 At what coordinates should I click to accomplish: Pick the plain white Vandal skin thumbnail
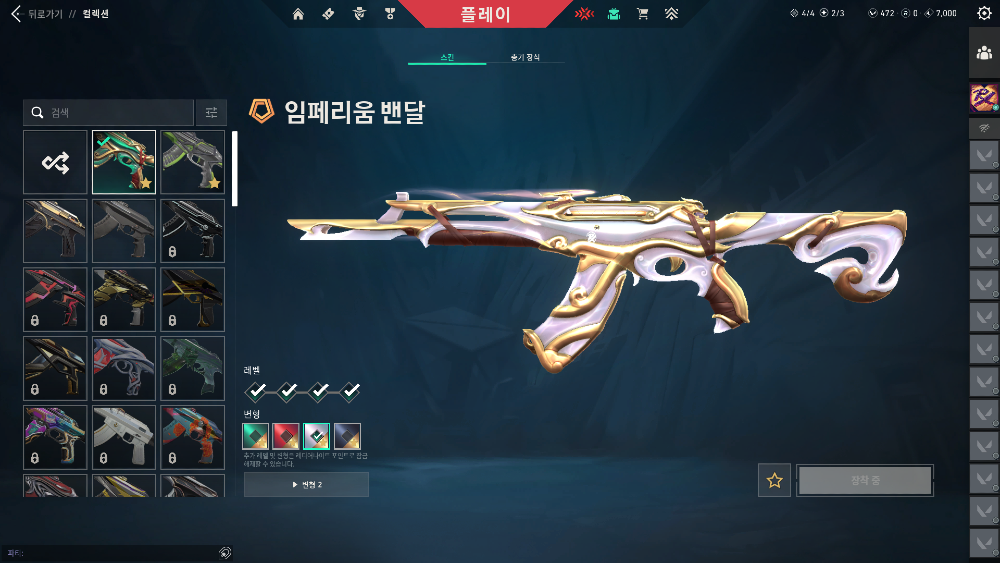point(124,437)
